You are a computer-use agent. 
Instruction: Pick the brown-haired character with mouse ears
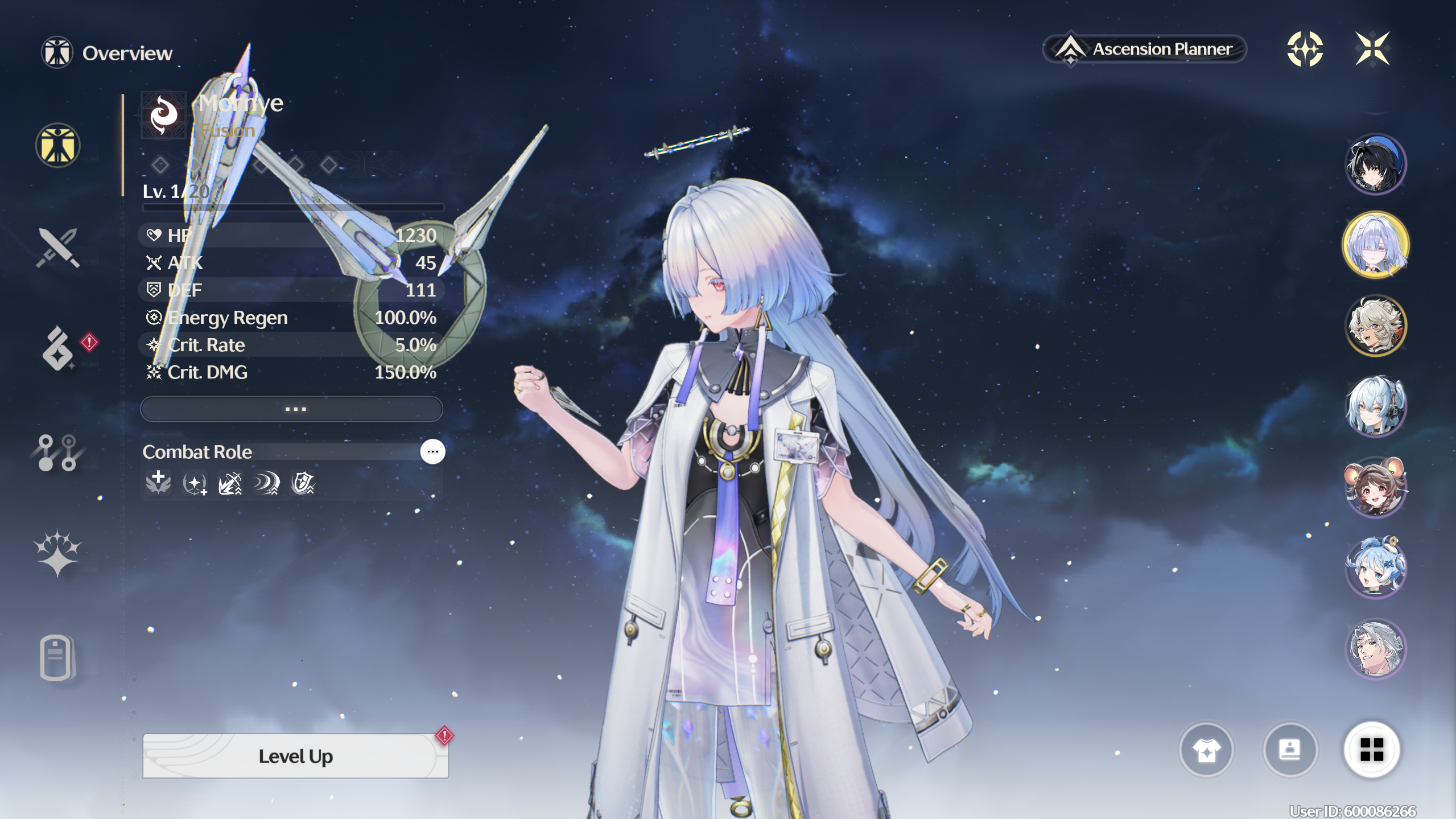(x=1375, y=487)
